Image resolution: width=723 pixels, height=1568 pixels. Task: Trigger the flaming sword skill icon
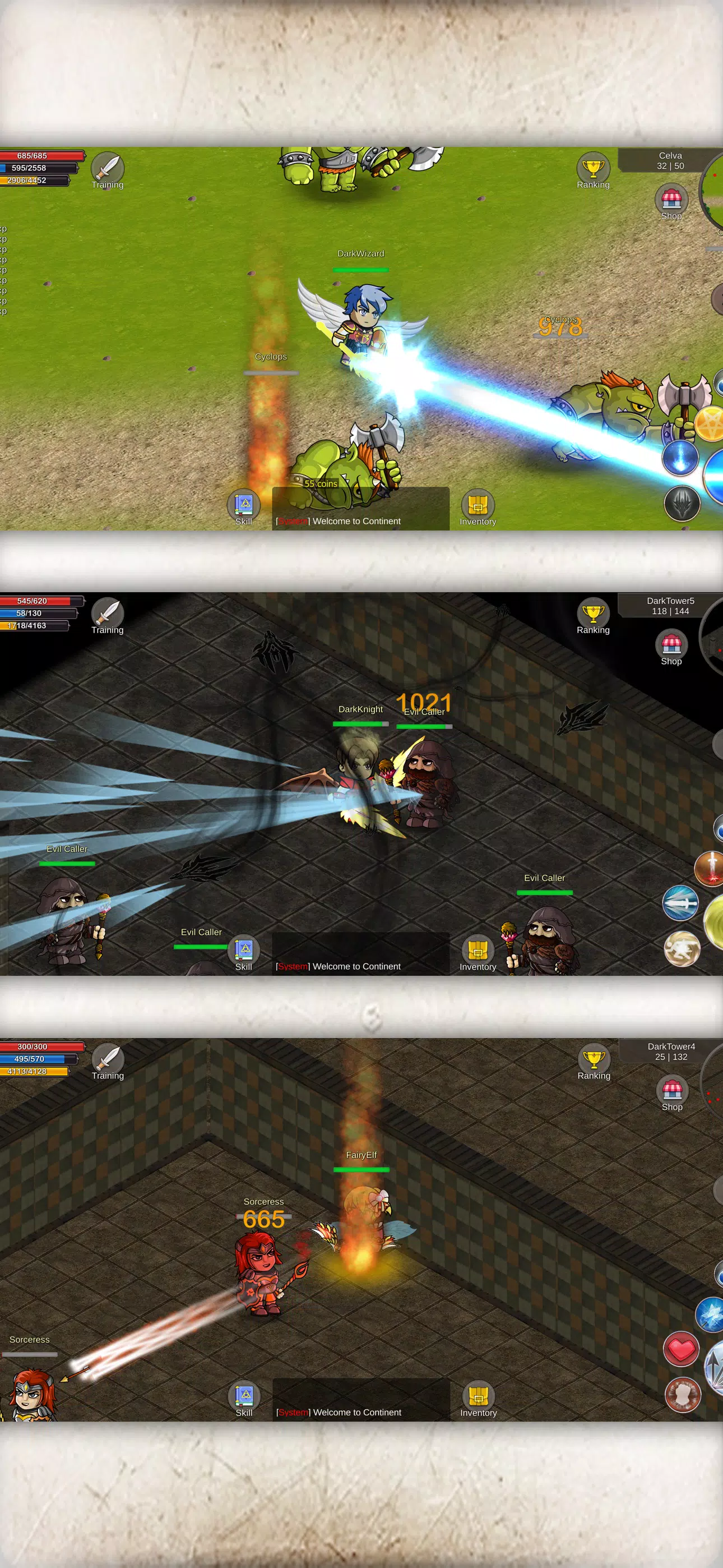[710, 868]
